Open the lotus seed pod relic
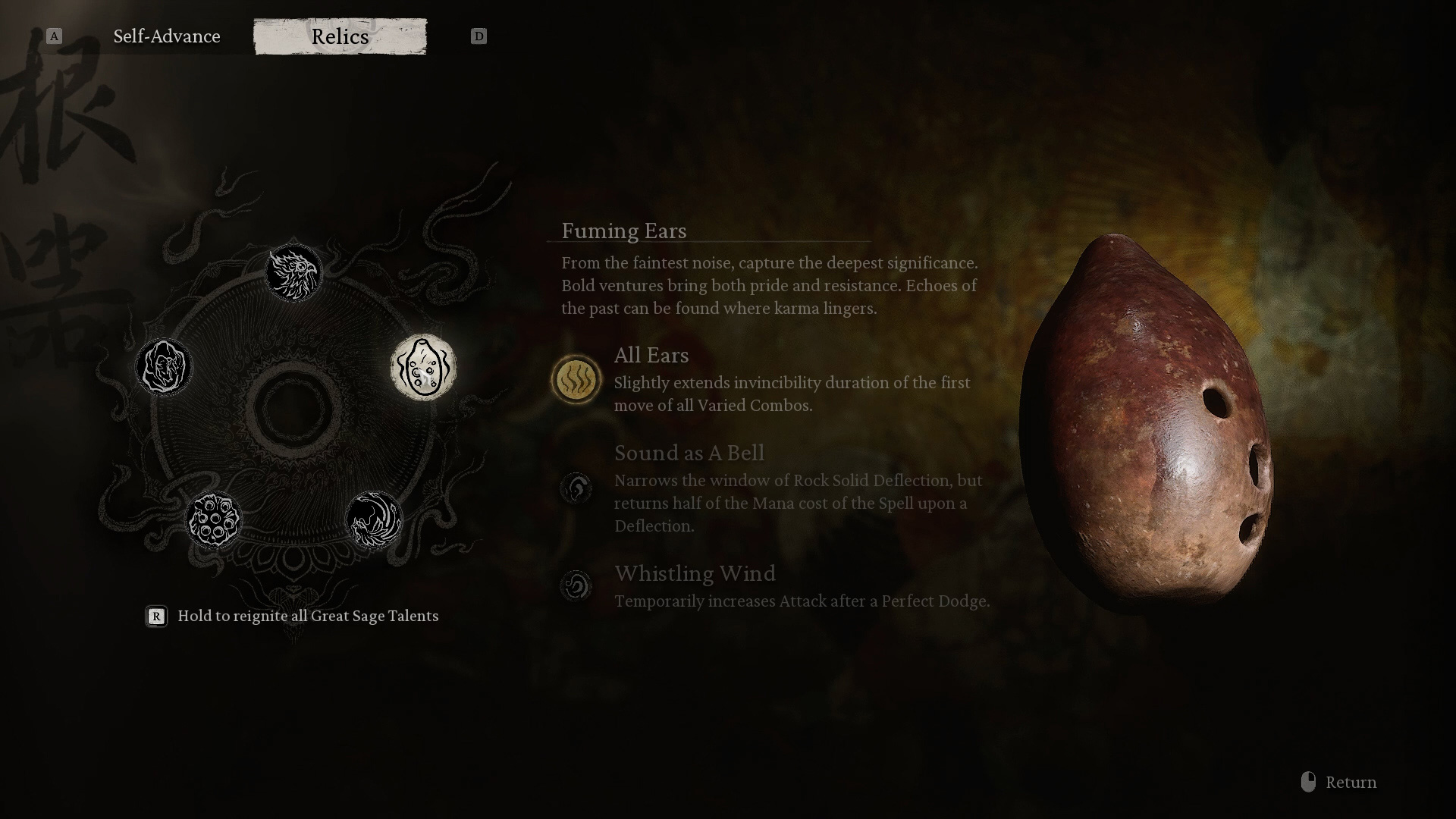Viewport: 1456px width, 819px height. [x=213, y=519]
